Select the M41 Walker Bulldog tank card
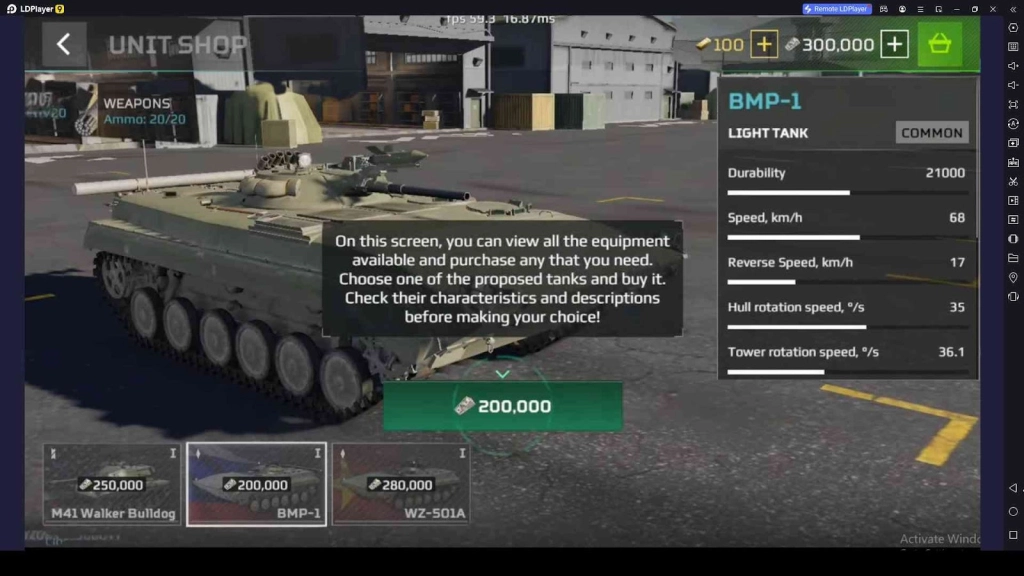 (x=112, y=484)
